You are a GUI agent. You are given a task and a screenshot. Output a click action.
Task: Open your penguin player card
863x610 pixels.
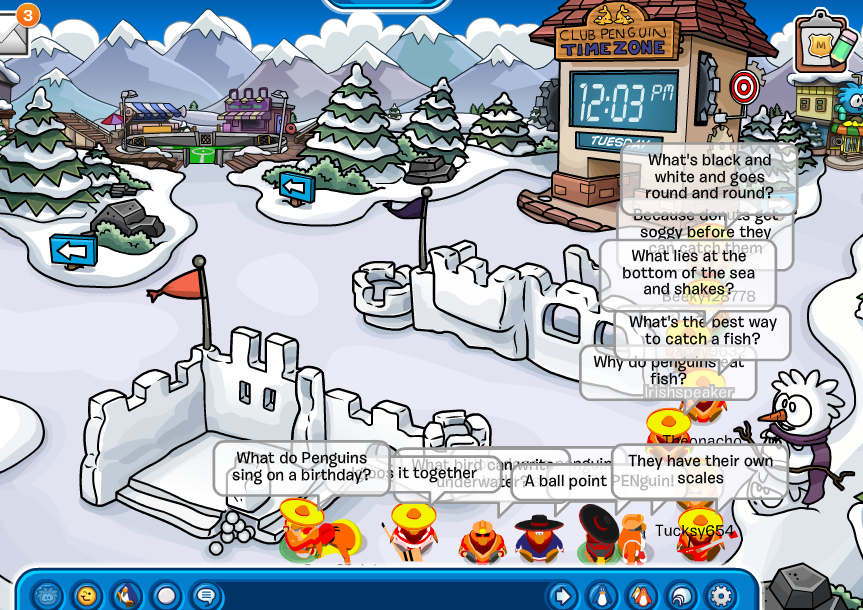(602, 596)
